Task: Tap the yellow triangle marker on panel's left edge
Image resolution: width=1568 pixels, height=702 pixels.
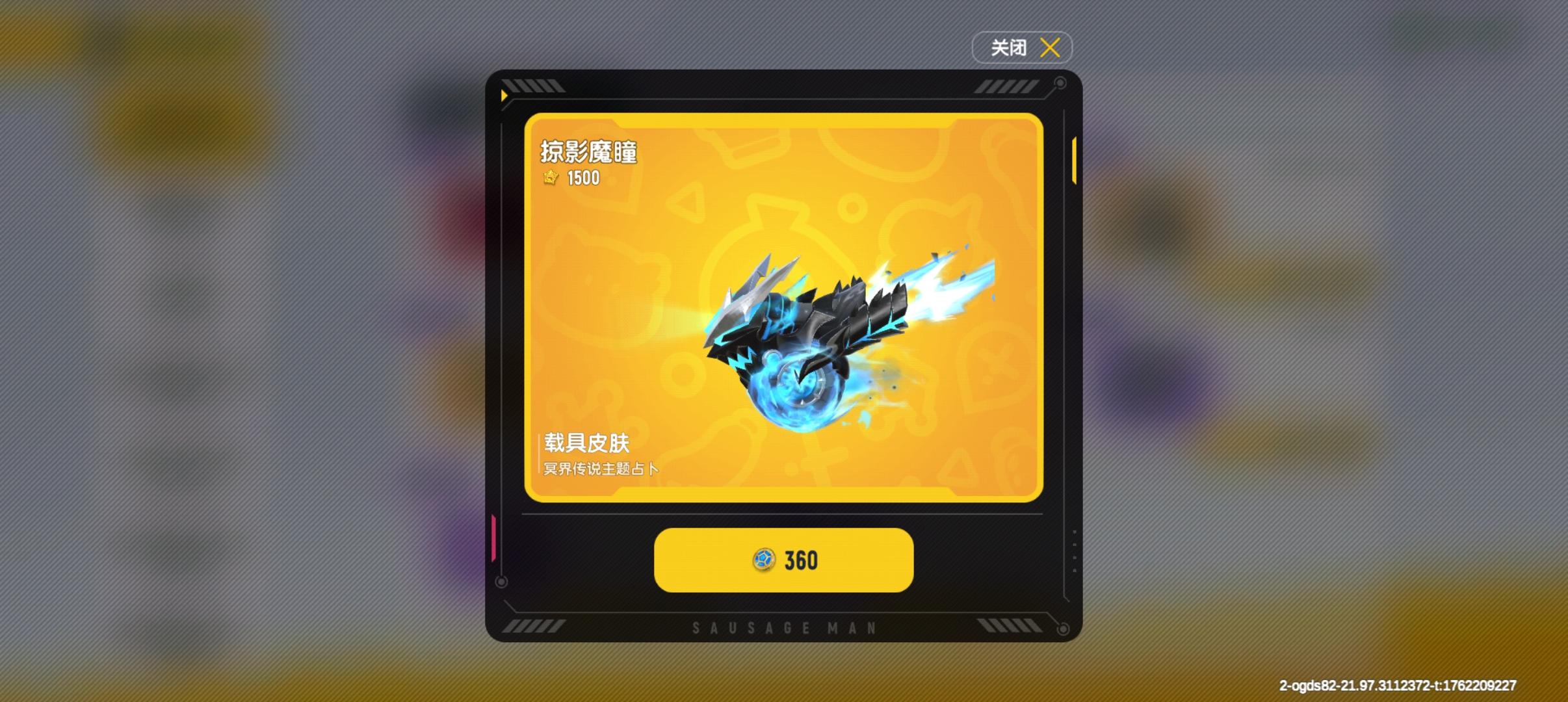Action: (504, 95)
